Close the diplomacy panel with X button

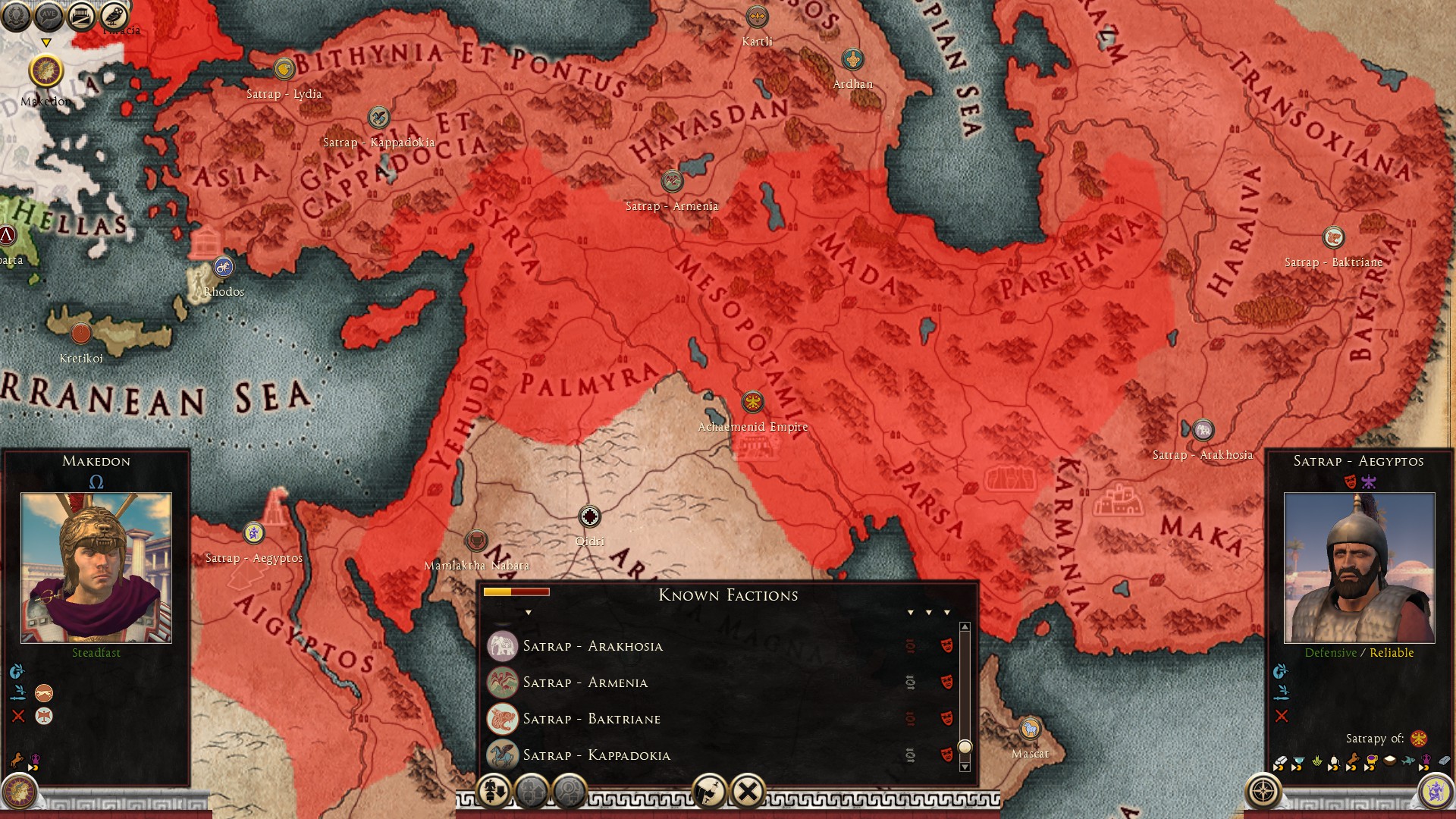point(747,792)
